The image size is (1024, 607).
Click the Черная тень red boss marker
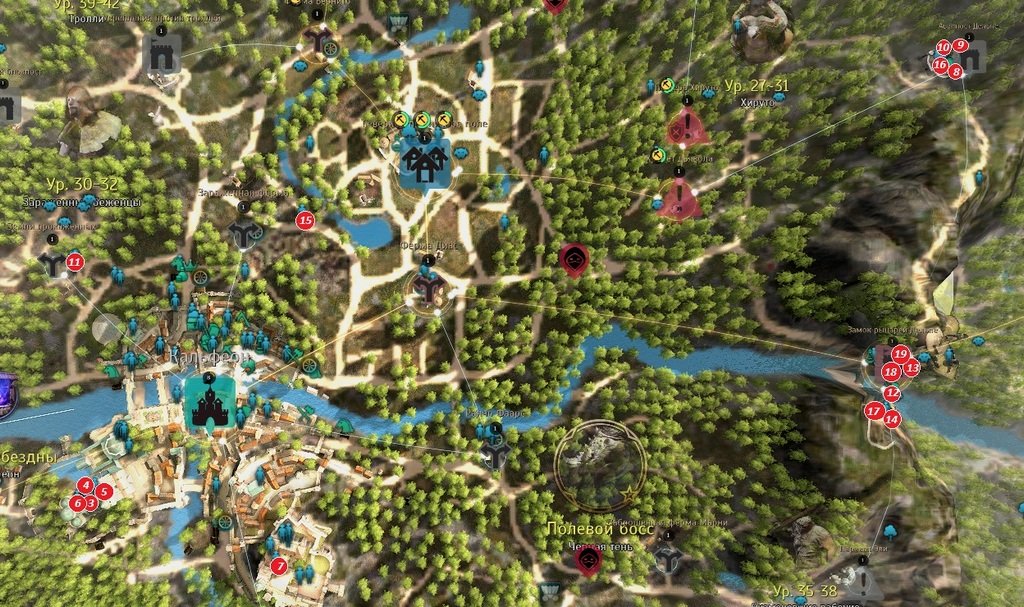[x=588, y=561]
